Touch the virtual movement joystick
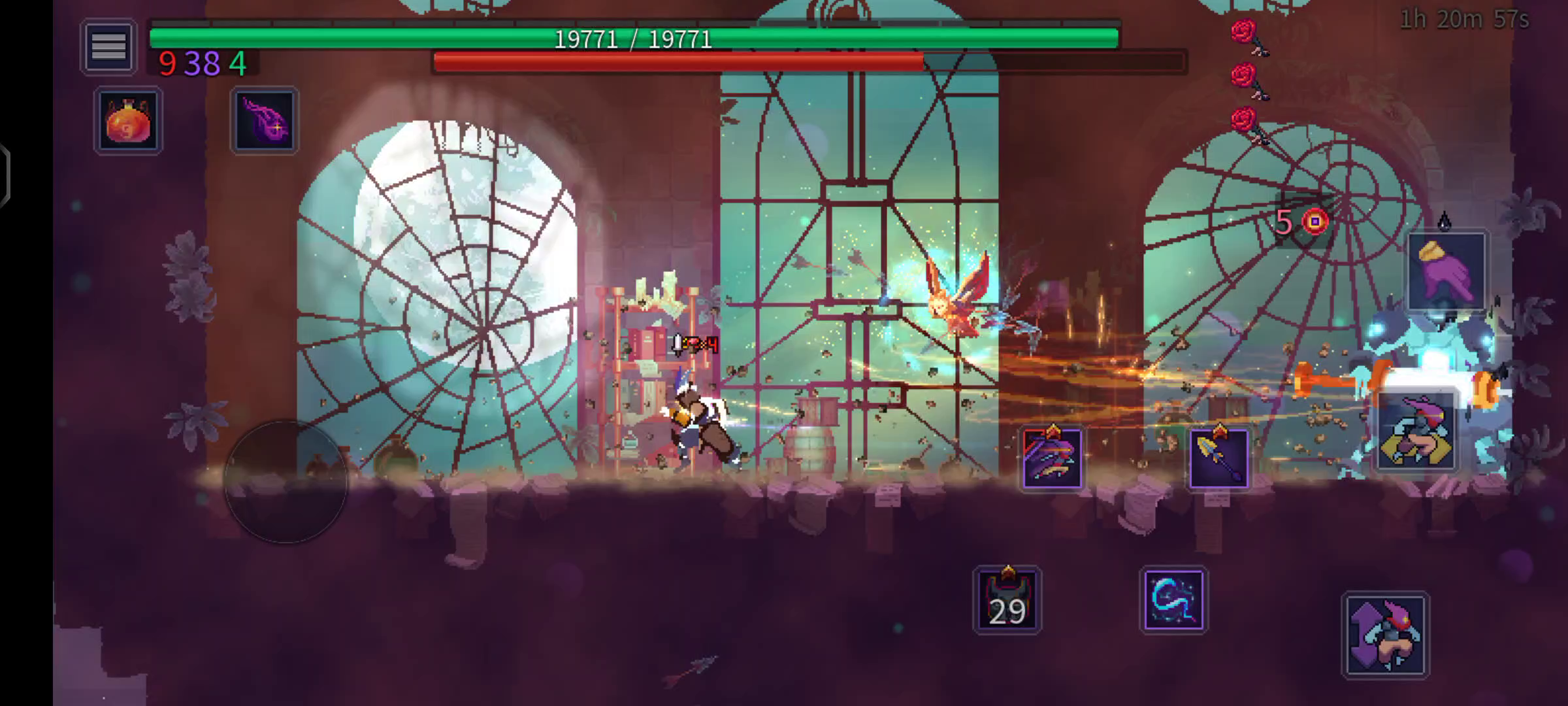 tap(286, 482)
